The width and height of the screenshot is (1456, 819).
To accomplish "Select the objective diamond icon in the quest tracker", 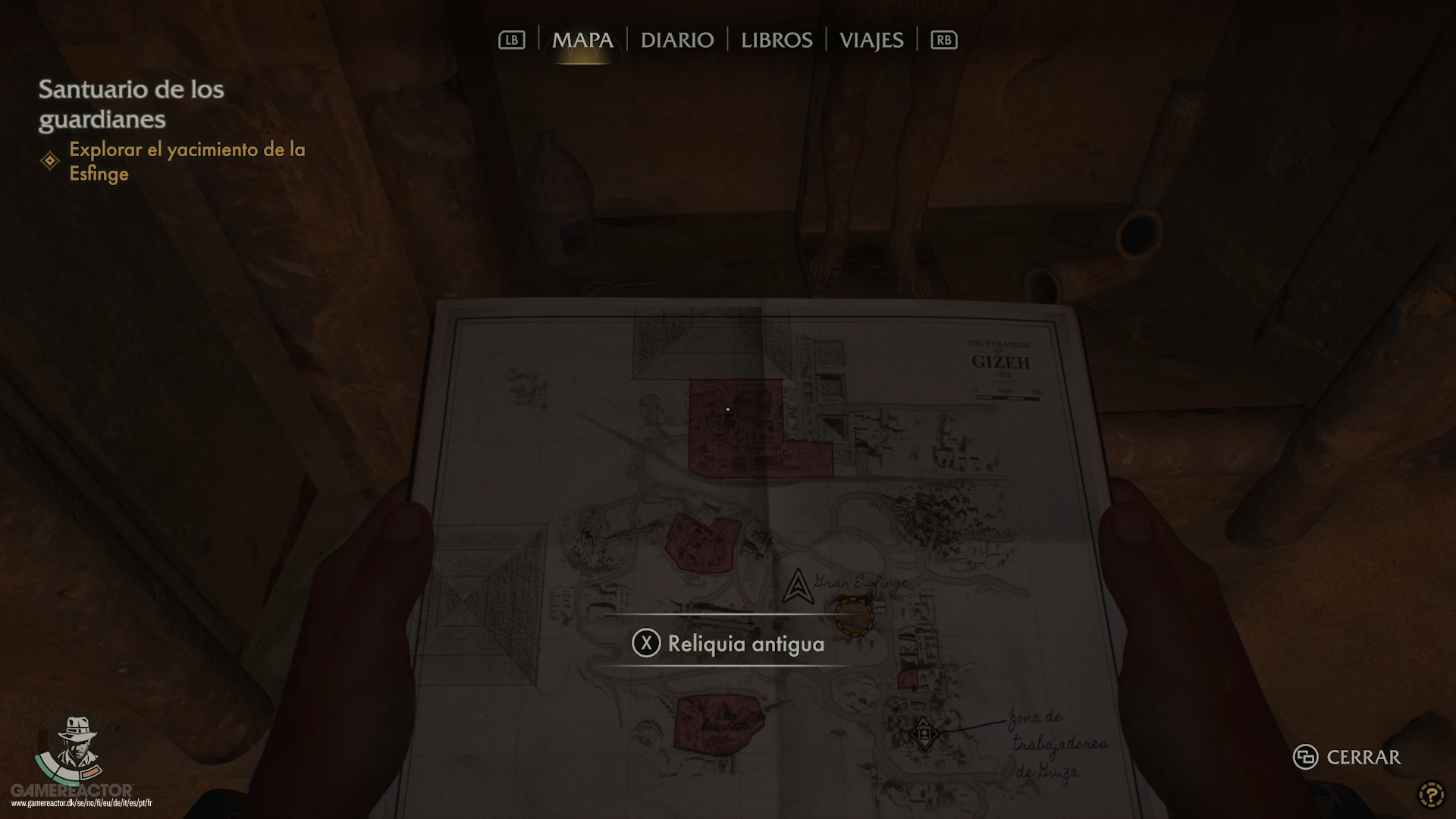I will [49, 159].
